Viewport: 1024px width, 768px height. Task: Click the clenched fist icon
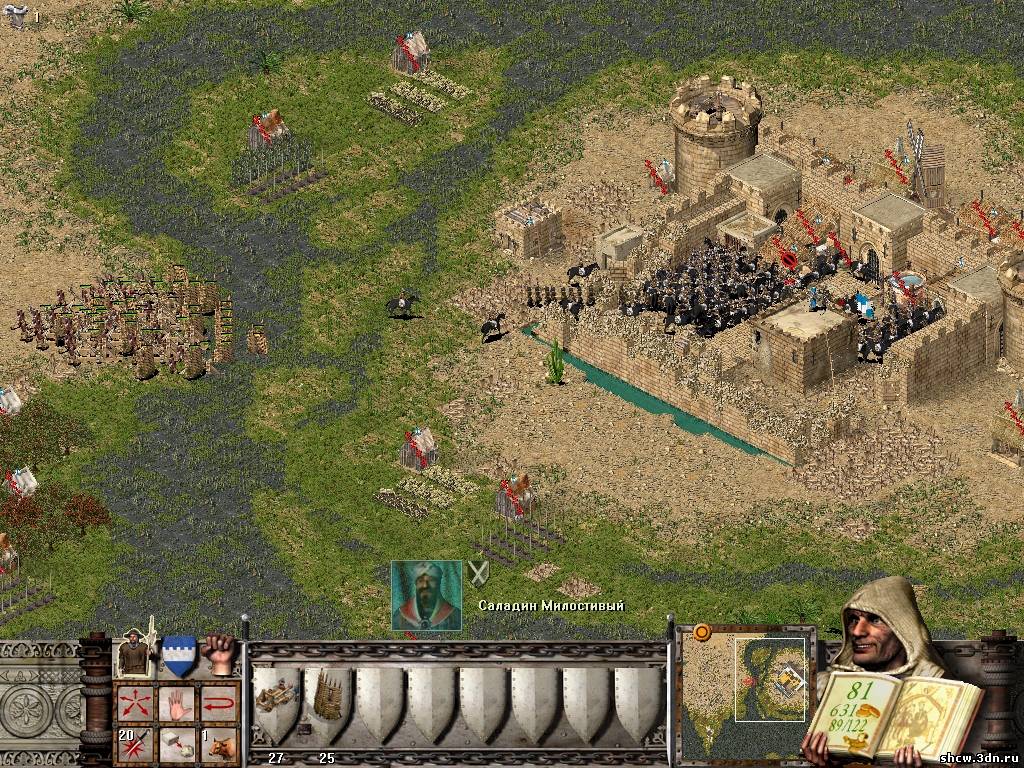[x=219, y=653]
